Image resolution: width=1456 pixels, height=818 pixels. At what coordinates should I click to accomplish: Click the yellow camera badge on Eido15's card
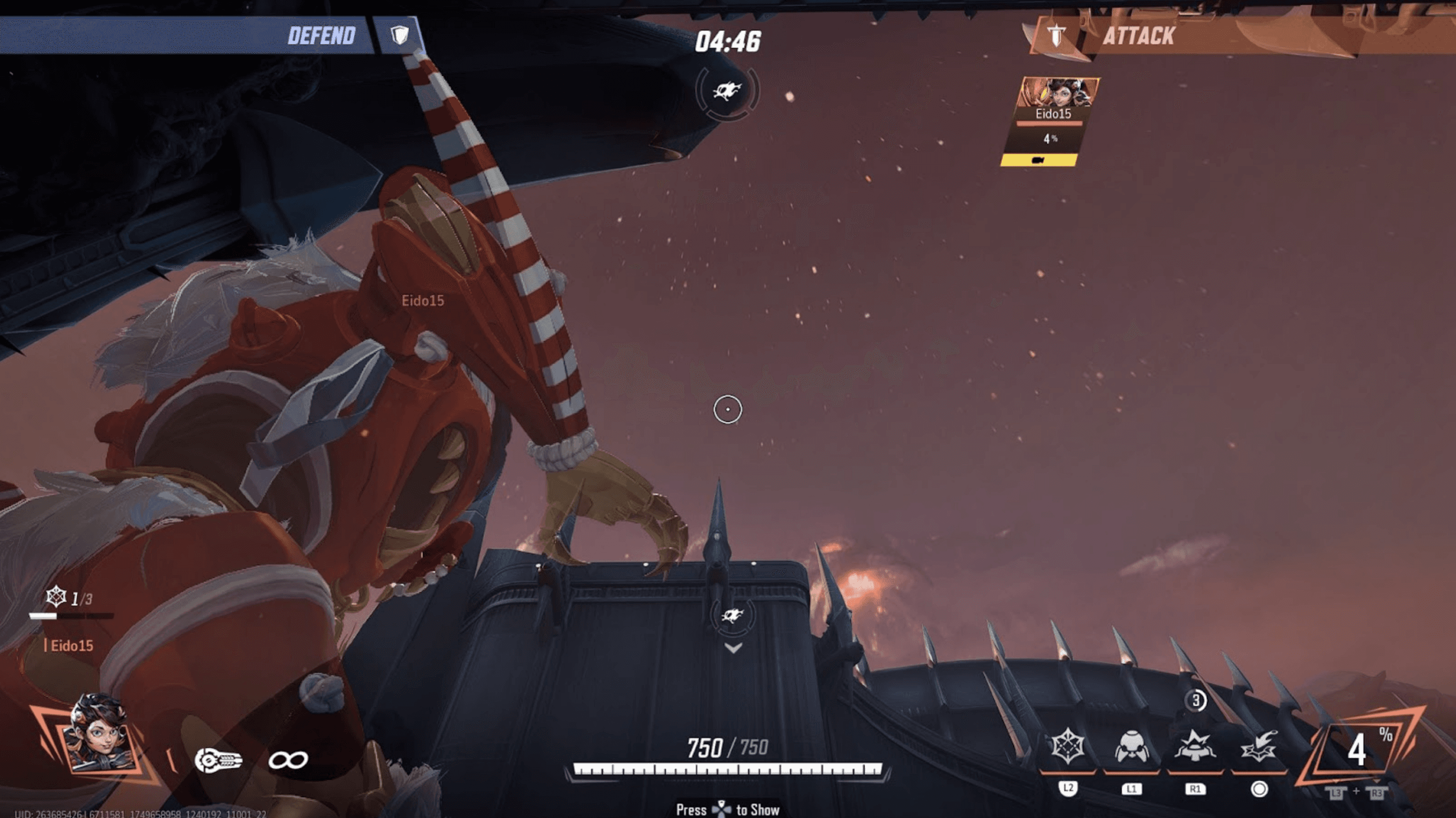coord(1038,161)
